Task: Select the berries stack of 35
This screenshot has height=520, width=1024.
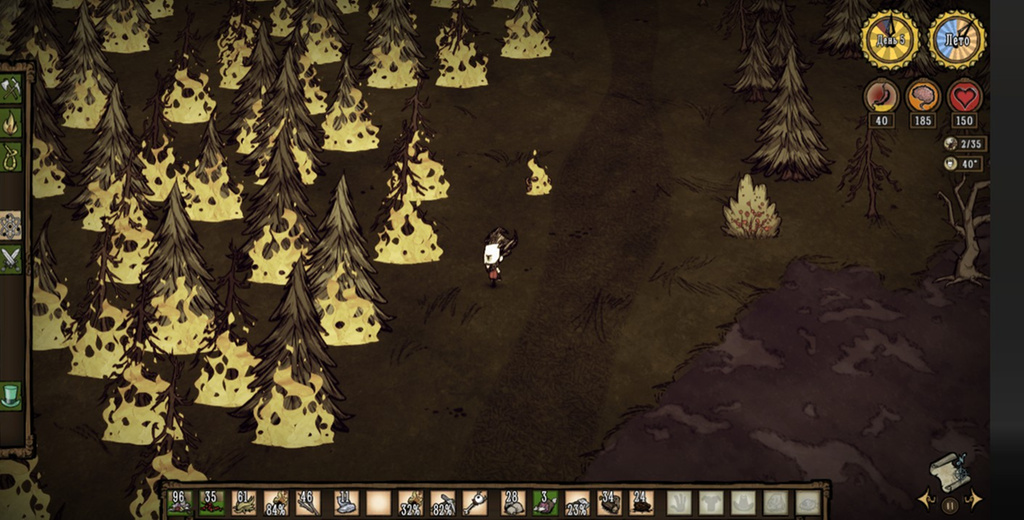Action: 212,502
